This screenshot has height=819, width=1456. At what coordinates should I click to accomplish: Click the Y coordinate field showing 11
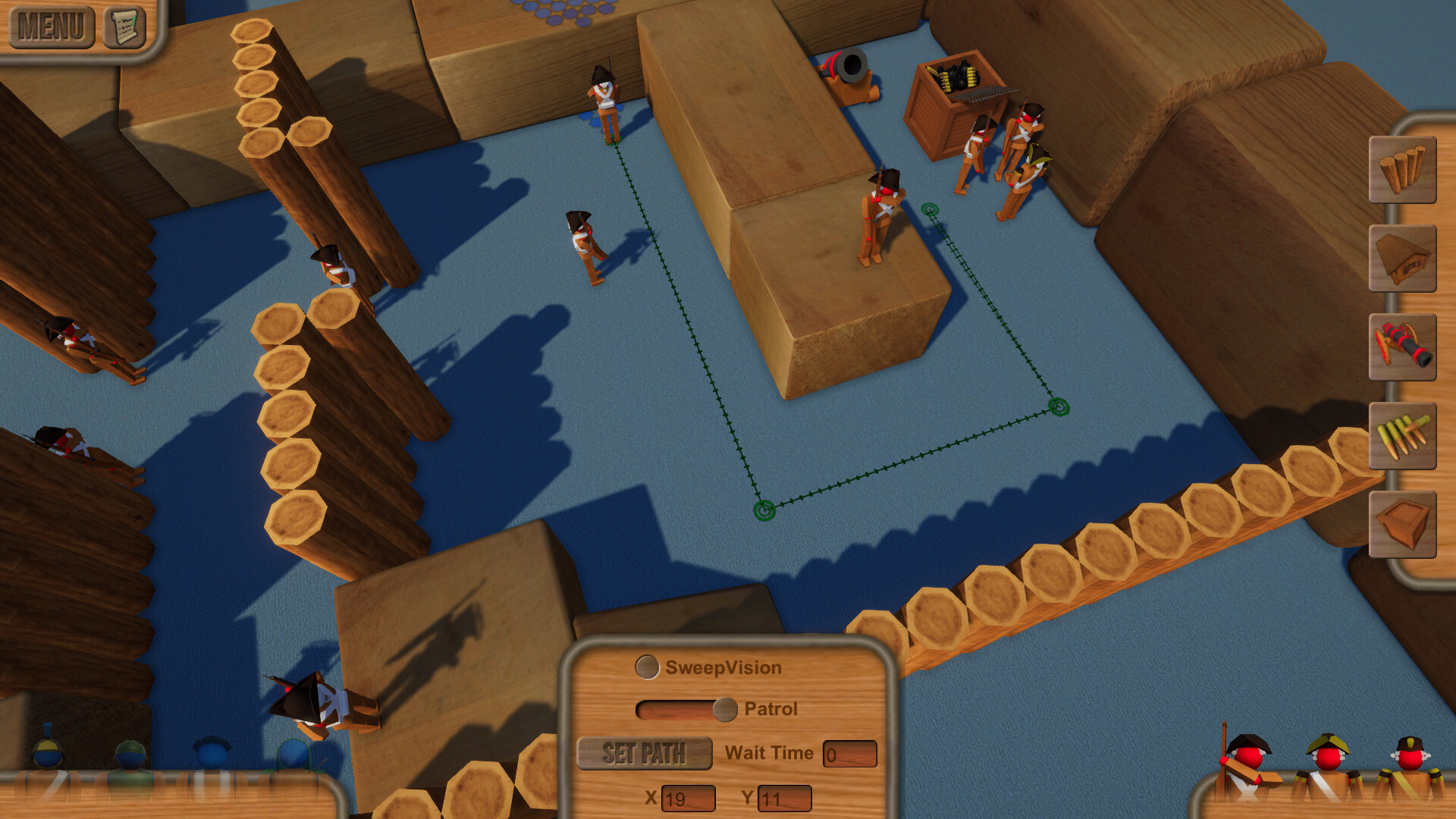click(784, 798)
